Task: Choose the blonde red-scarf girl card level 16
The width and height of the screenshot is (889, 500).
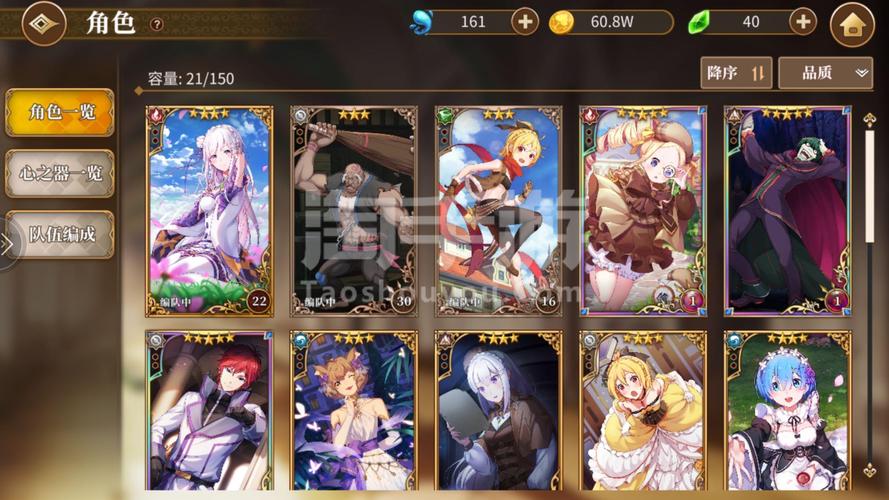Action: coord(498,210)
